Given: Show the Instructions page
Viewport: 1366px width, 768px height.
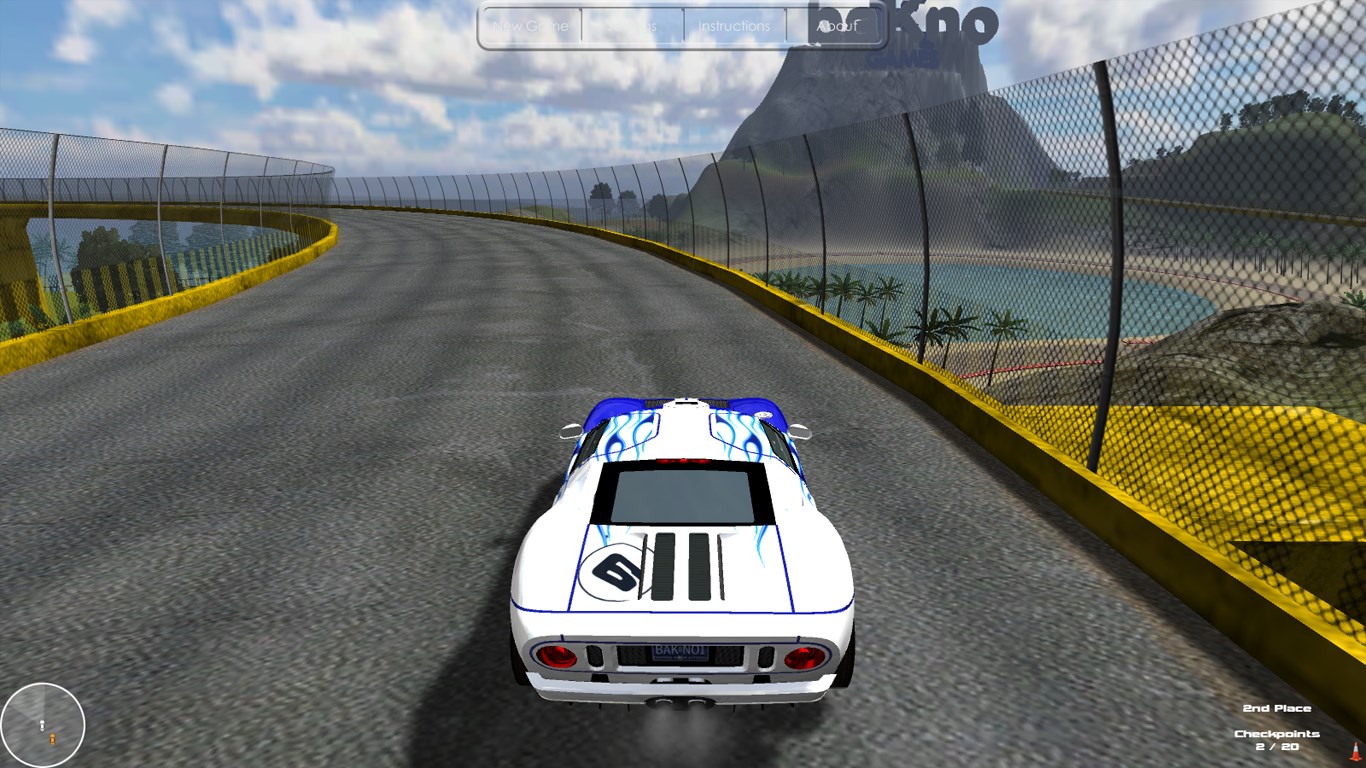Looking at the screenshot, I should click(x=734, y=27).
